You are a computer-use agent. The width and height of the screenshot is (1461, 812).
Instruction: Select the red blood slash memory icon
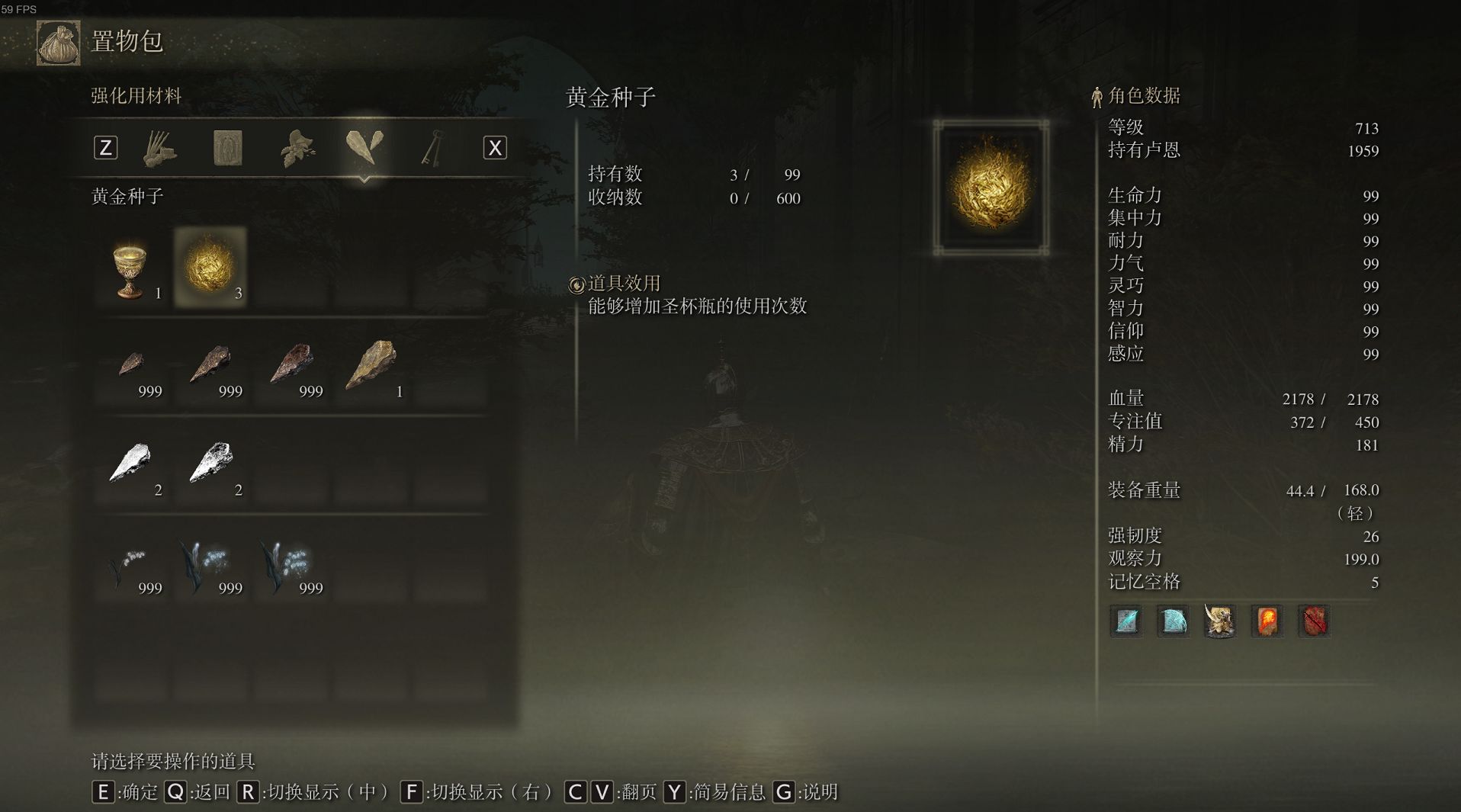pos(1314,621)
